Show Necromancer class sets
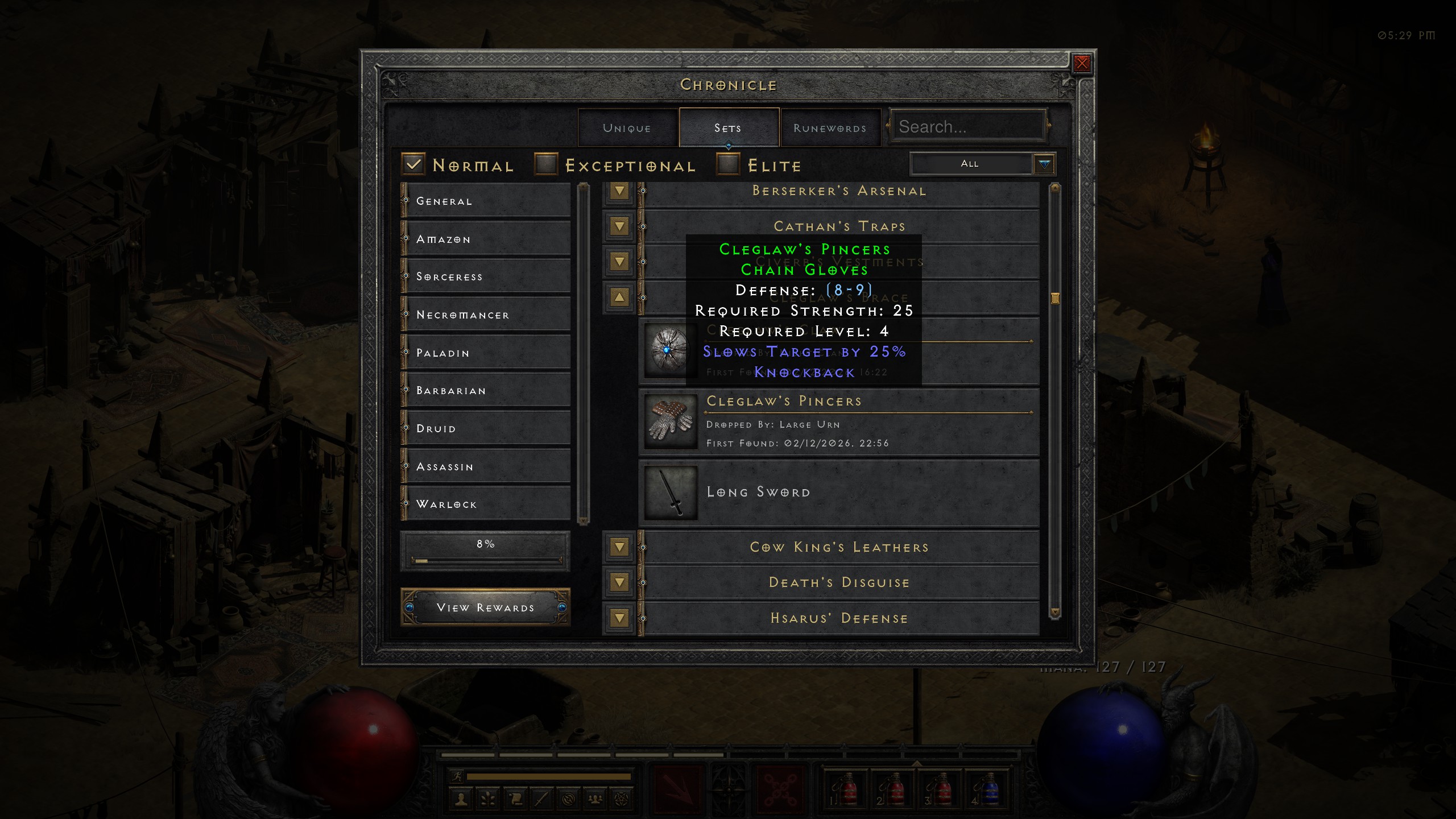Viewport: 1456px width, 819px height. (486, 315)
